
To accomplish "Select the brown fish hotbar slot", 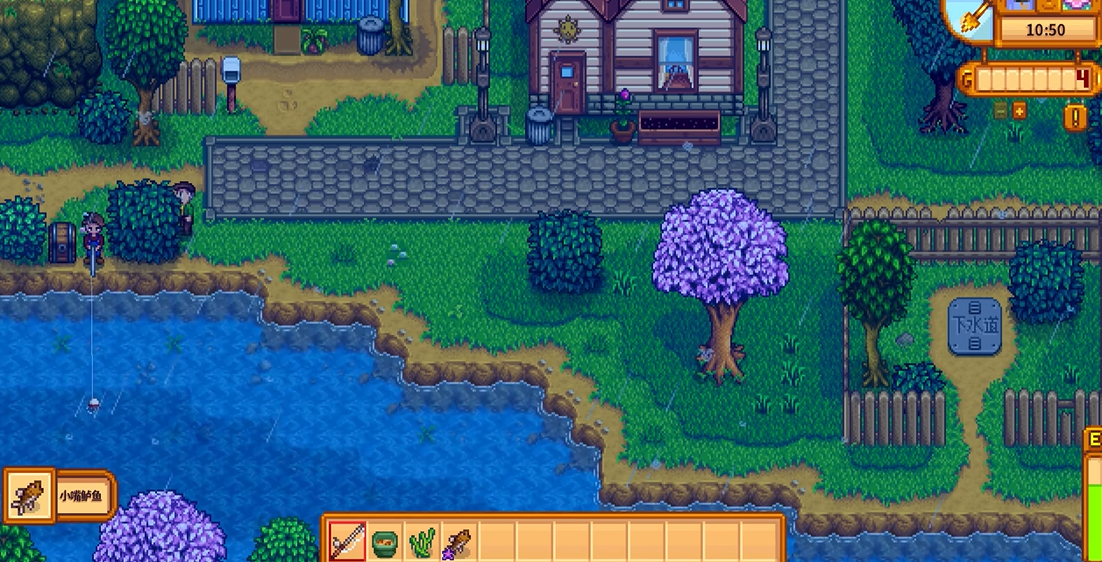I will (x=458, y=542).
